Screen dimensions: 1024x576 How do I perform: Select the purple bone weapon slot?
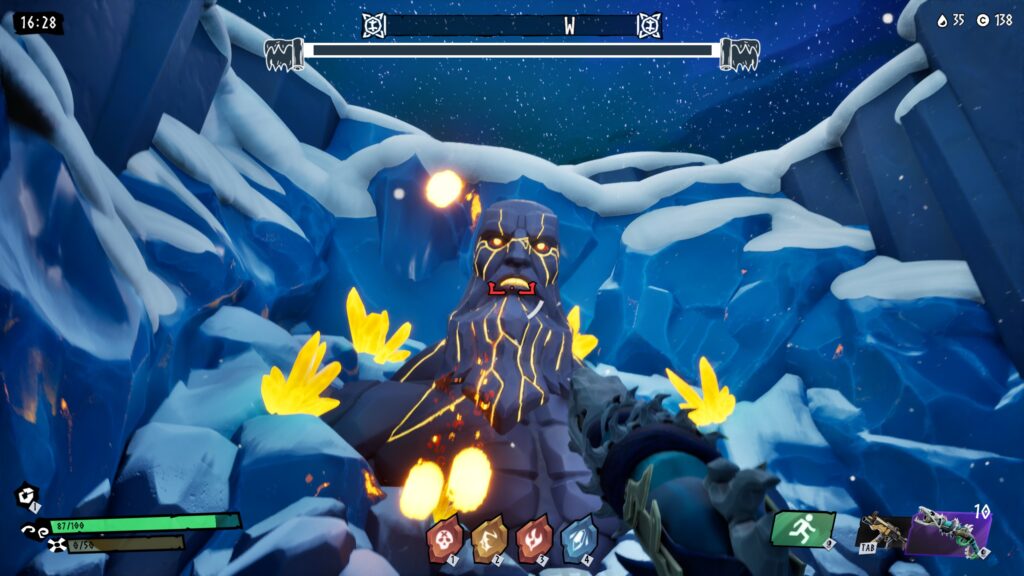[947, 531]
